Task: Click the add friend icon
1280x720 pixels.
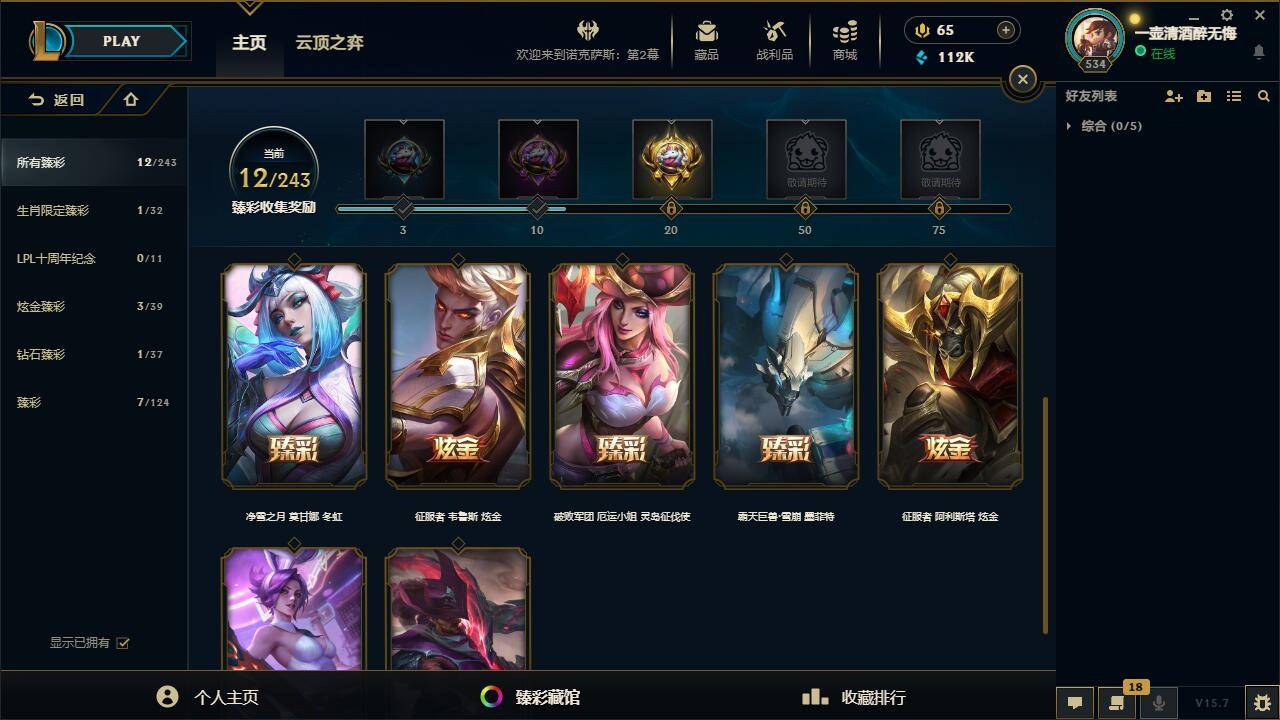Action: (1172, 95)
